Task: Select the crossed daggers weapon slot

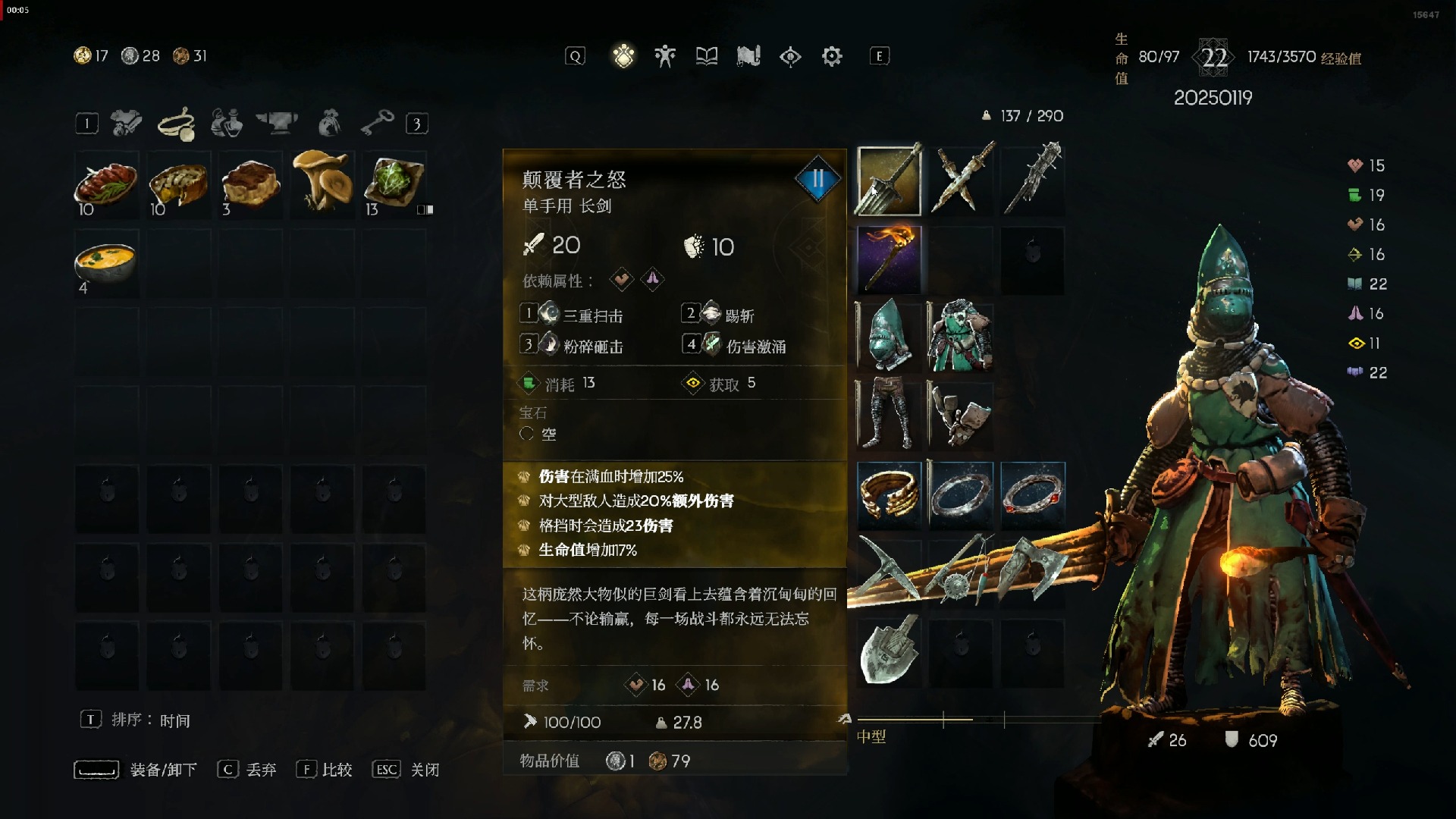Action: 961,181
